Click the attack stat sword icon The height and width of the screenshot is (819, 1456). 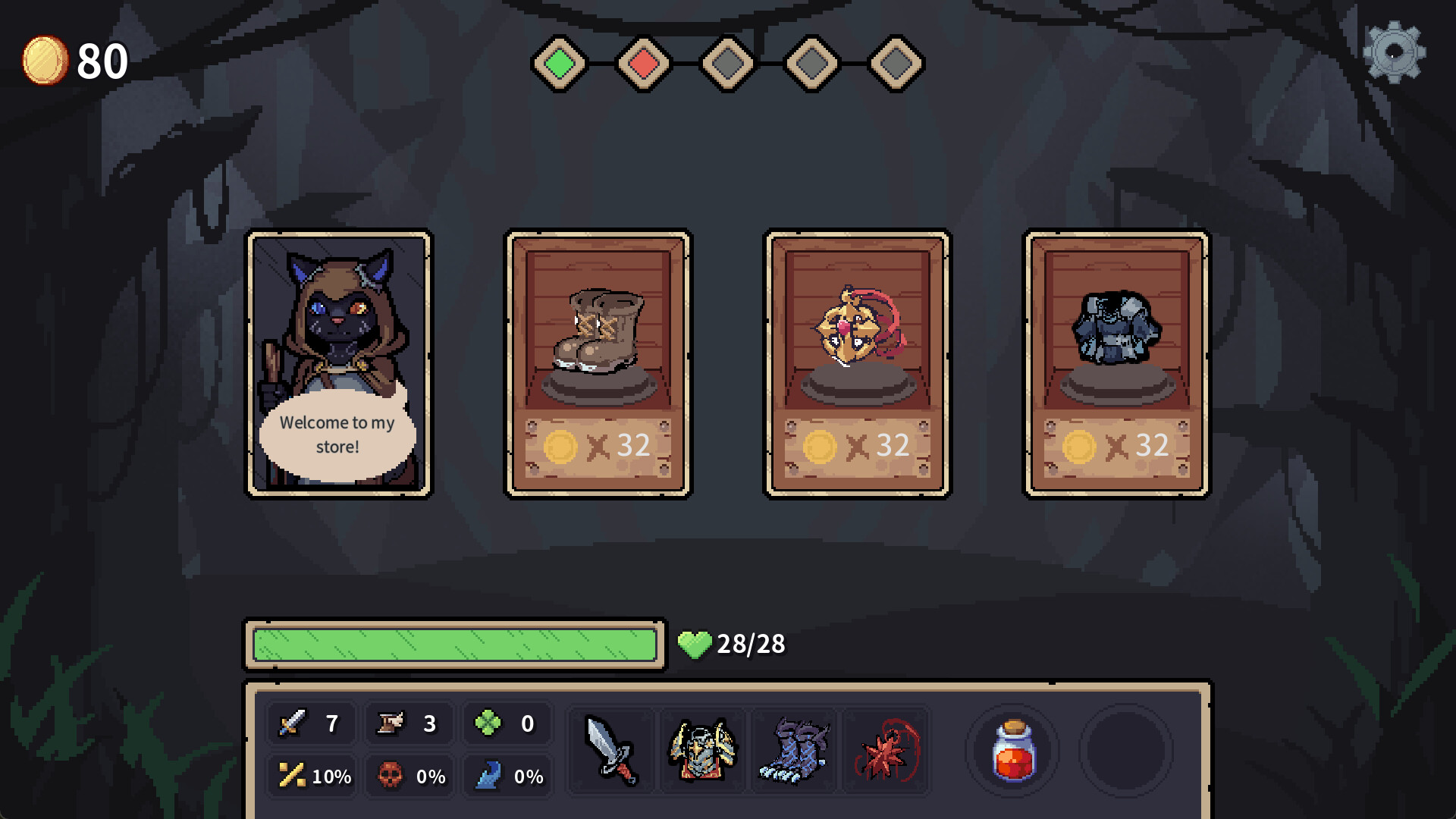[x=294, y=723]
